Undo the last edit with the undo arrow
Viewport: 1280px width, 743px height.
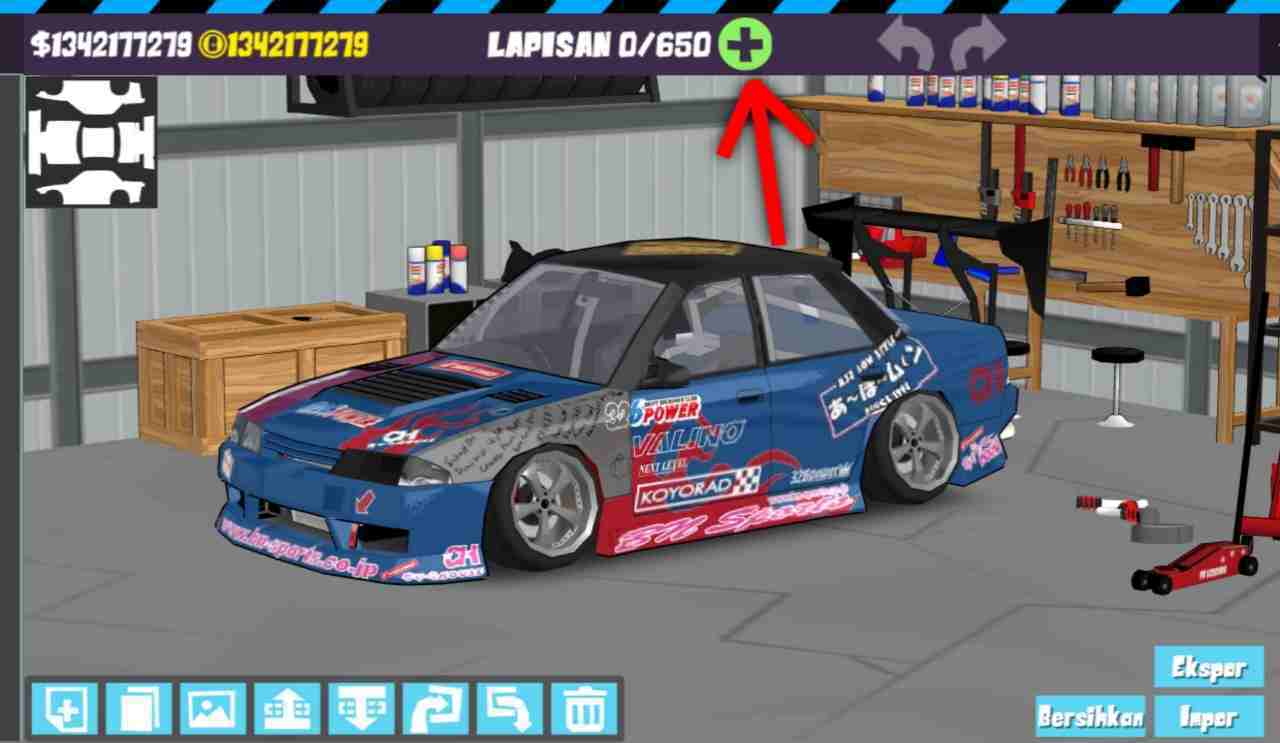[905, 42]
